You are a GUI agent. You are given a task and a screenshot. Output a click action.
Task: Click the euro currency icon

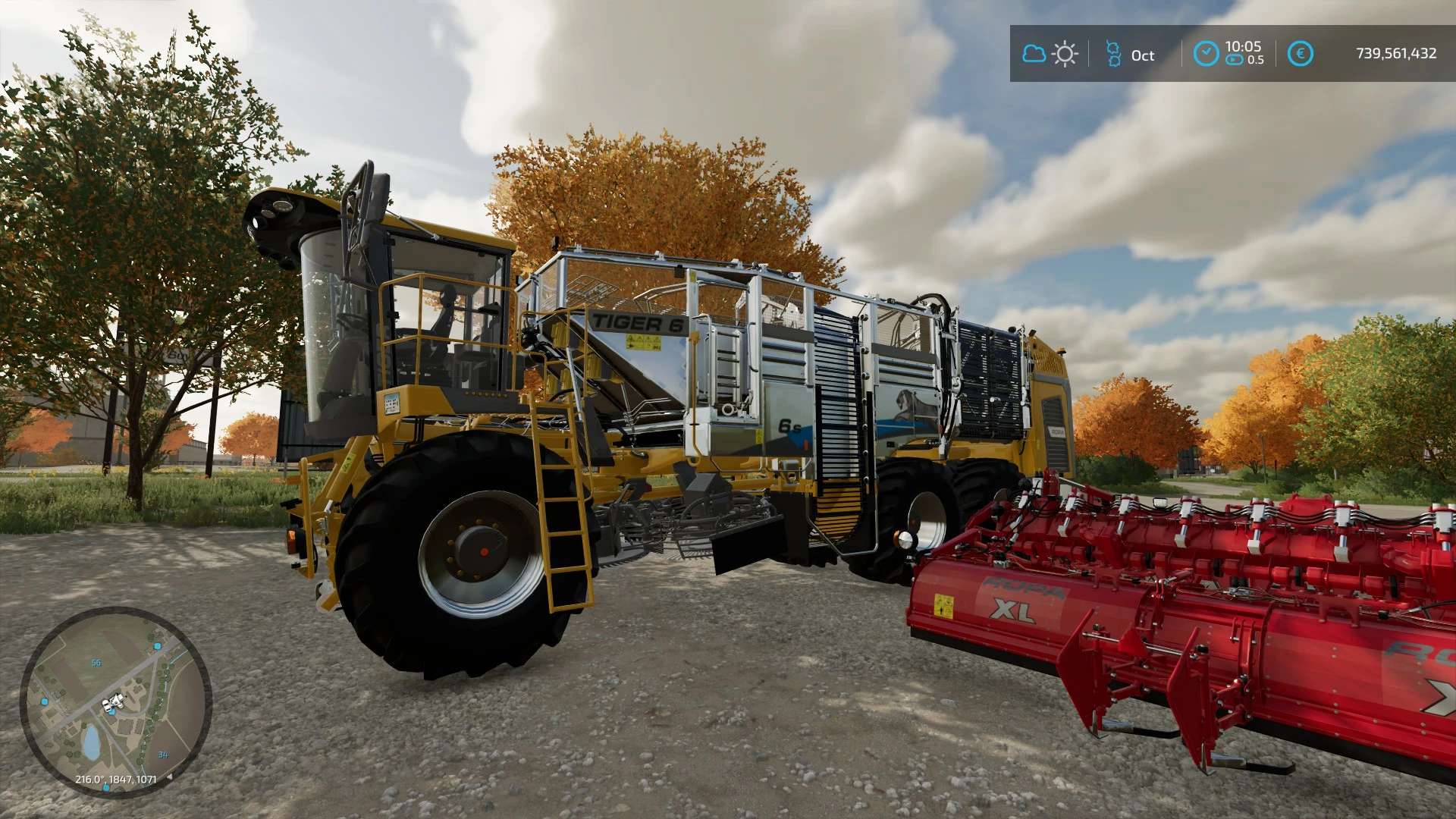click(1300, 54)
